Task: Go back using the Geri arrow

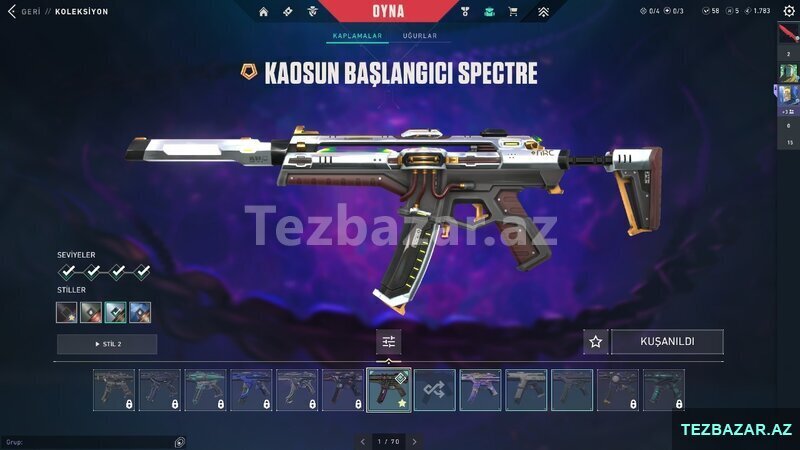Action: tap(13, 12)
